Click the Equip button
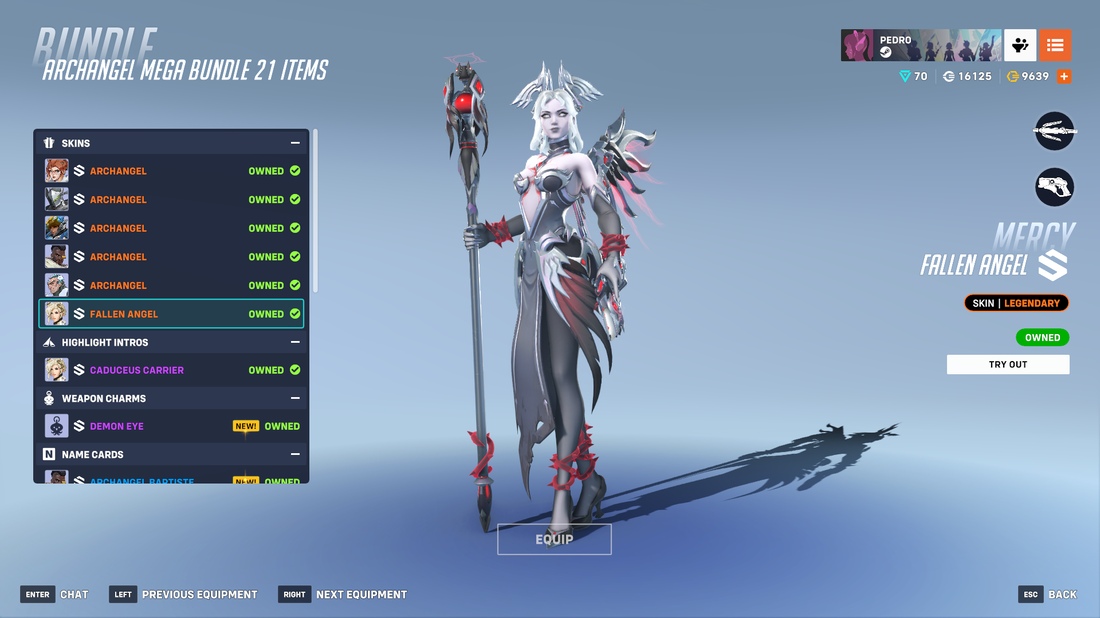This screenshot has height=618, width=1100. click(x=554, y=539)
